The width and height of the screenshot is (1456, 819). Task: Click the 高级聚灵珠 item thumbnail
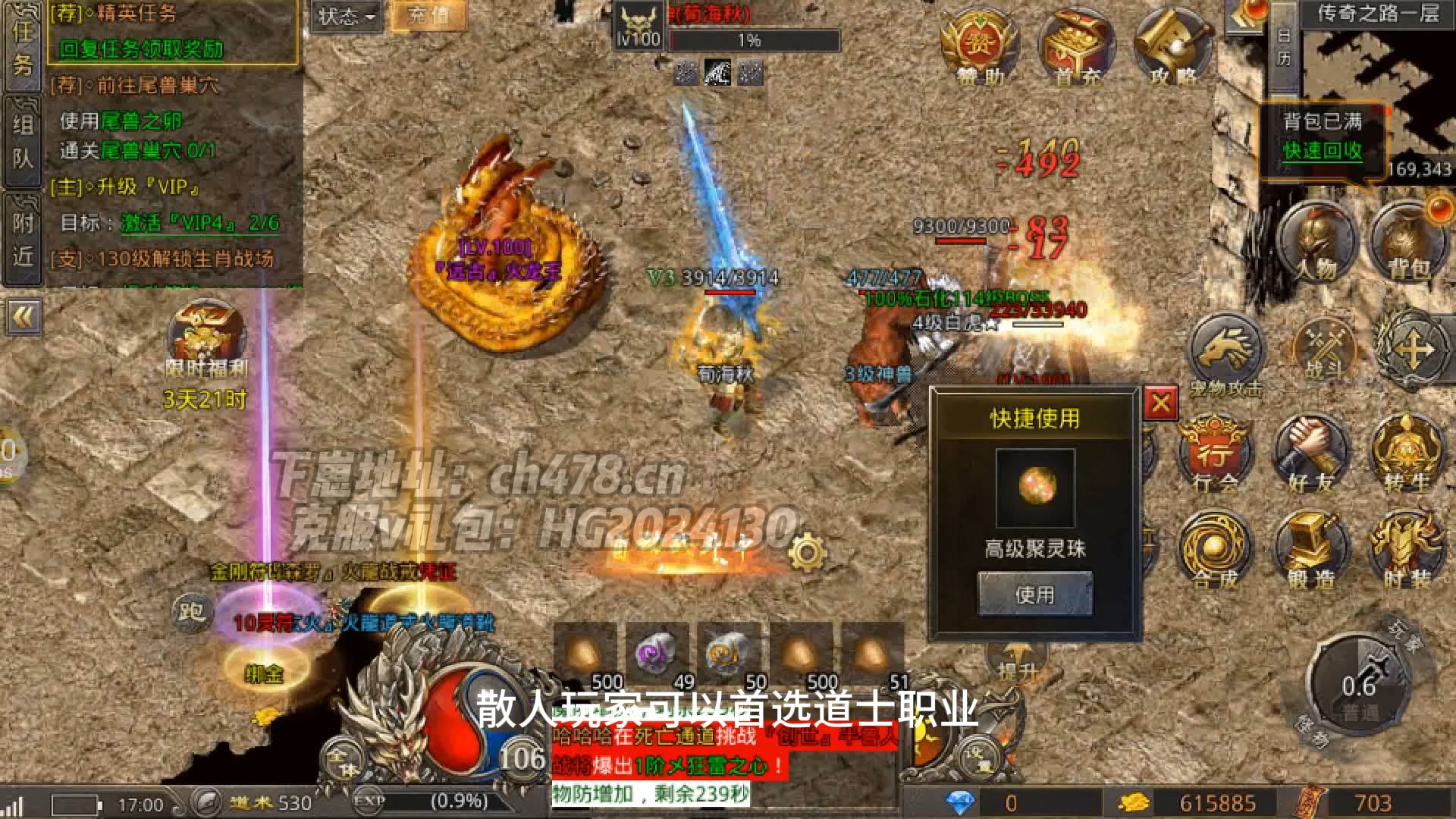click(1036, 489)
